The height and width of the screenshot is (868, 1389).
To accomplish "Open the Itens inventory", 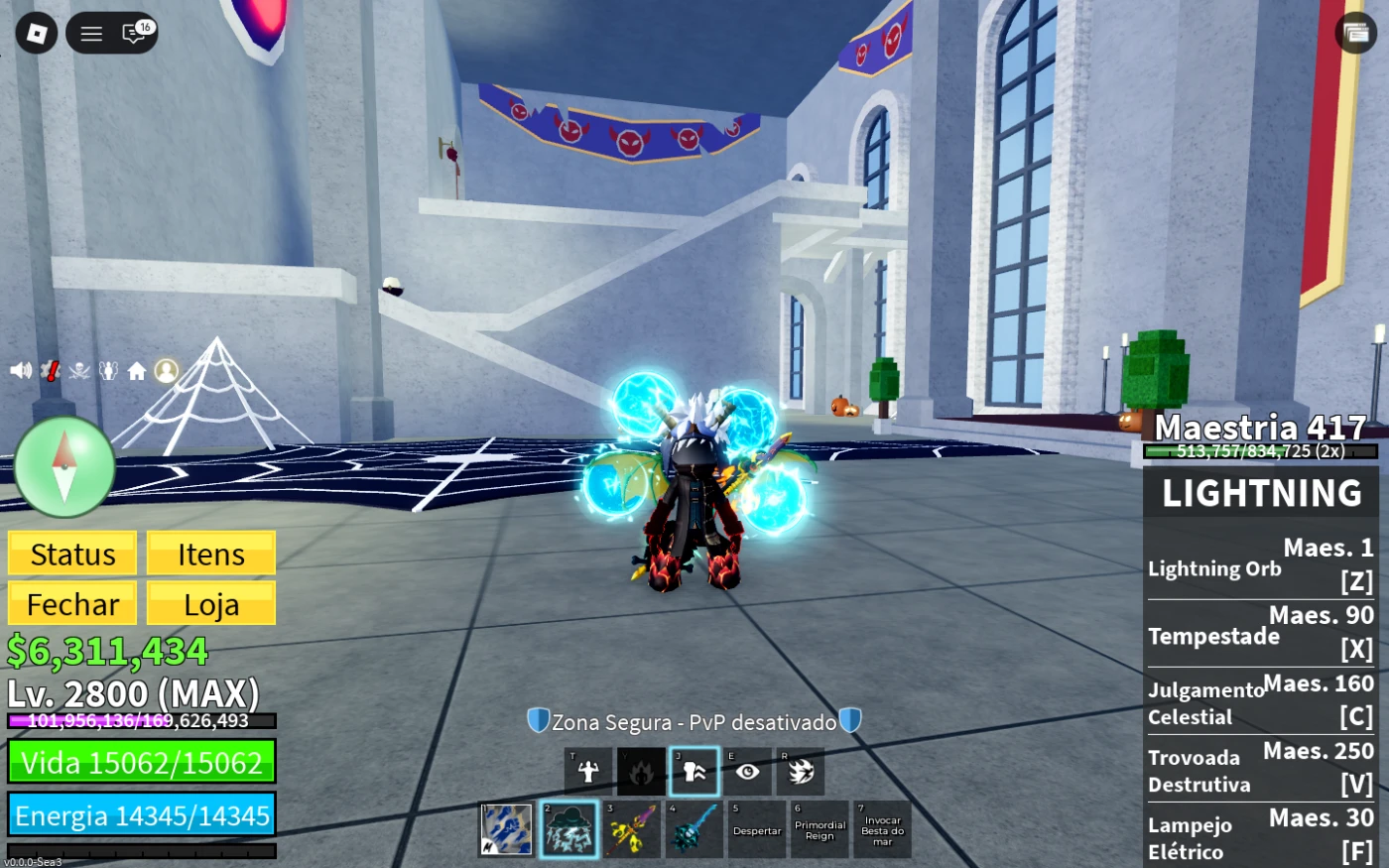I will coord(211,554).
